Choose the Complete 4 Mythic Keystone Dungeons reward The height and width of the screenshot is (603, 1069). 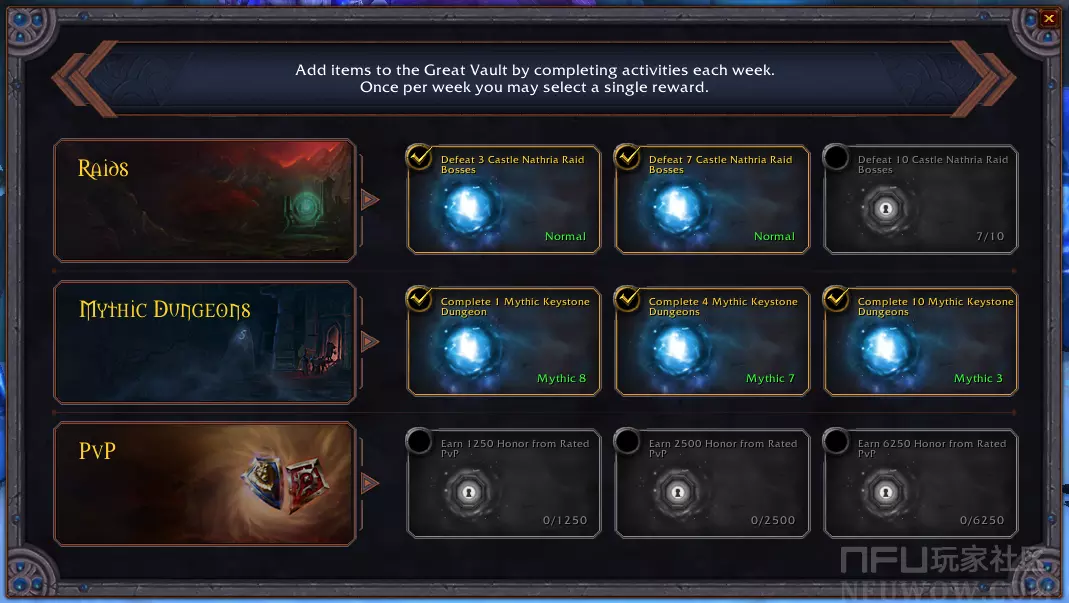click(x=712, y=341)
